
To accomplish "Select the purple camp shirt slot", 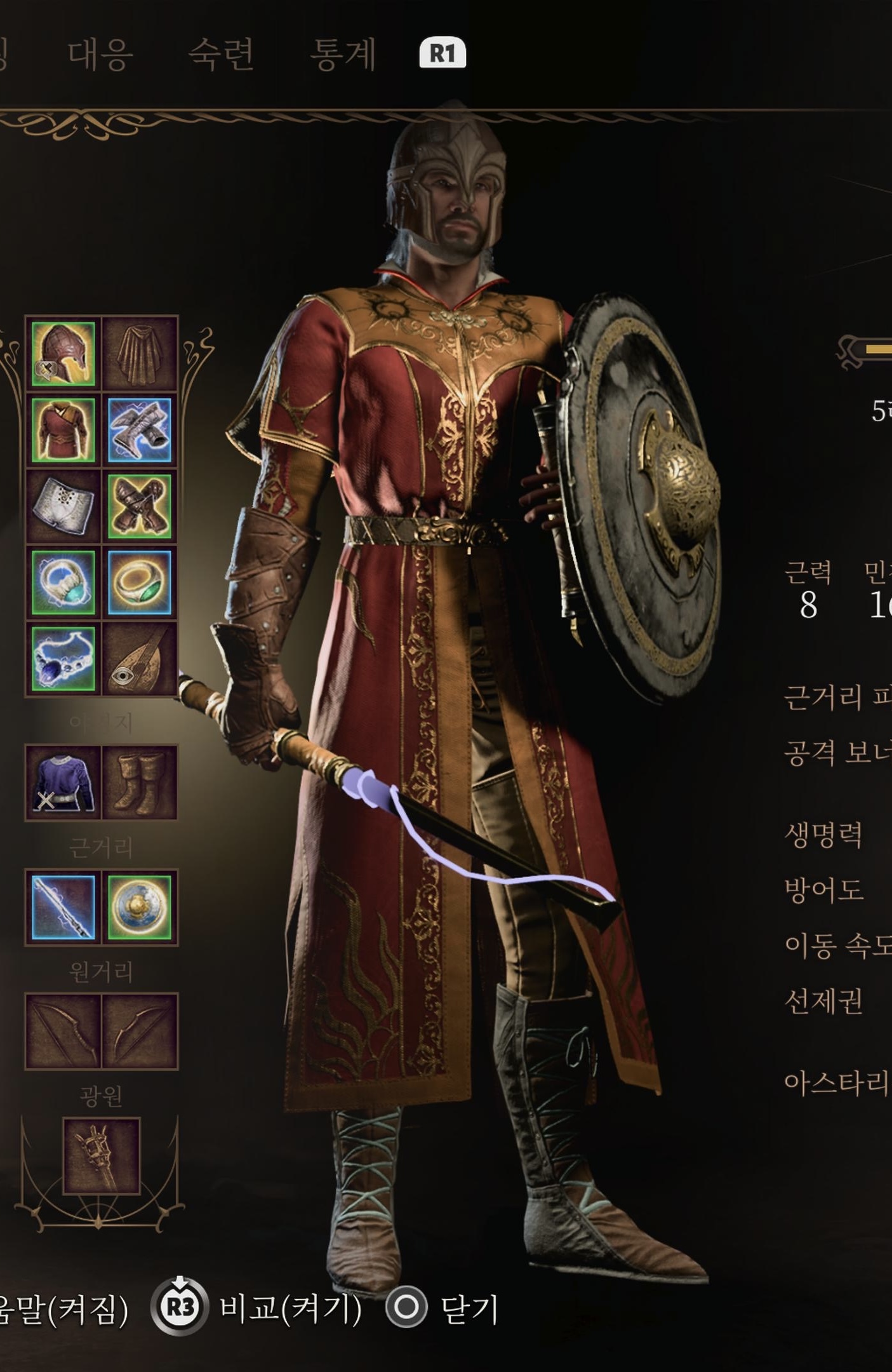I will coord(63,783).
